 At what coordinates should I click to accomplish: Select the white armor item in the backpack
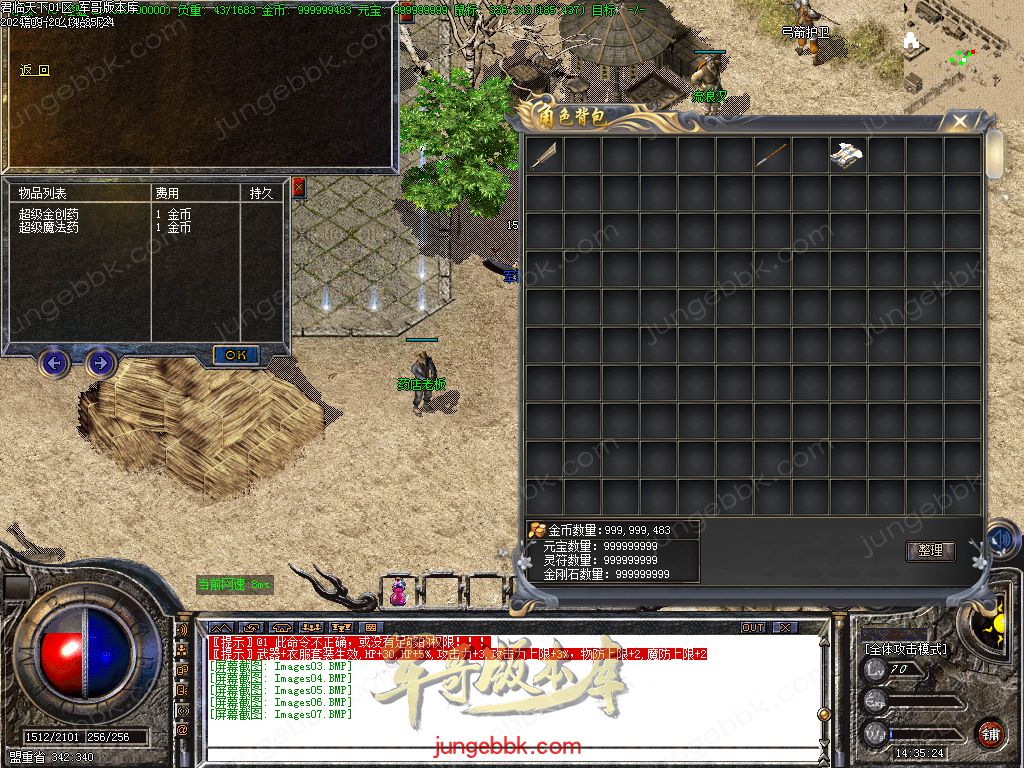[847, 155]
